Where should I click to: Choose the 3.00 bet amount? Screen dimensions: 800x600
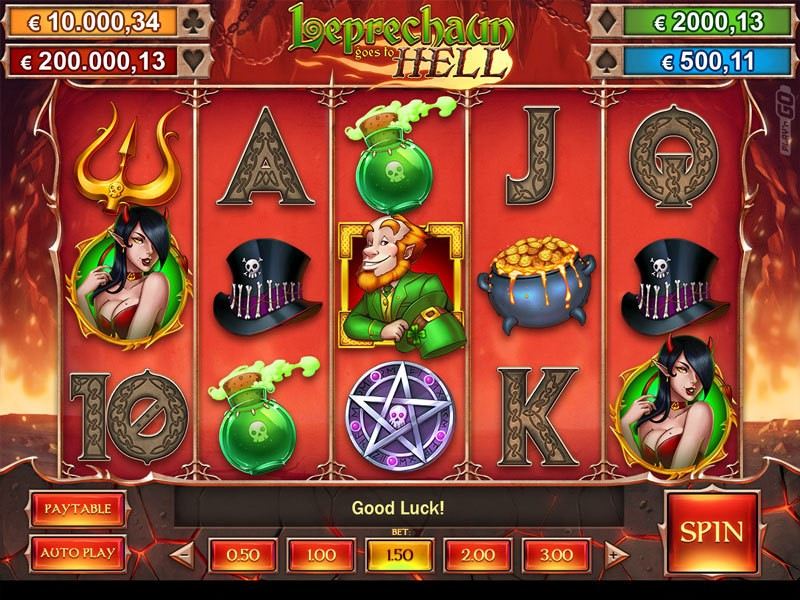556,555
